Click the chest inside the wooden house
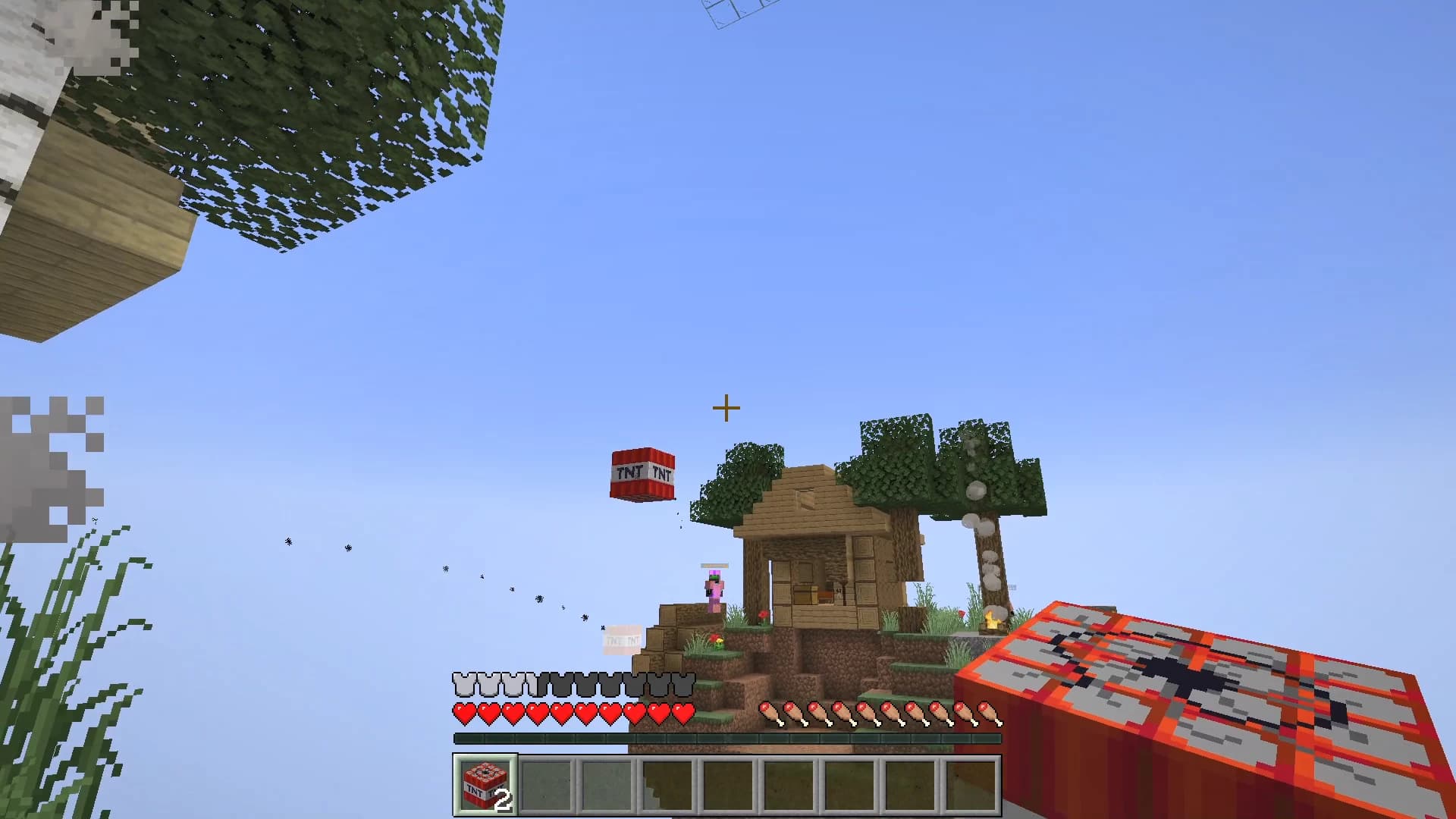The width and height of the screenshot is (1456, 819). coord(805,594)
